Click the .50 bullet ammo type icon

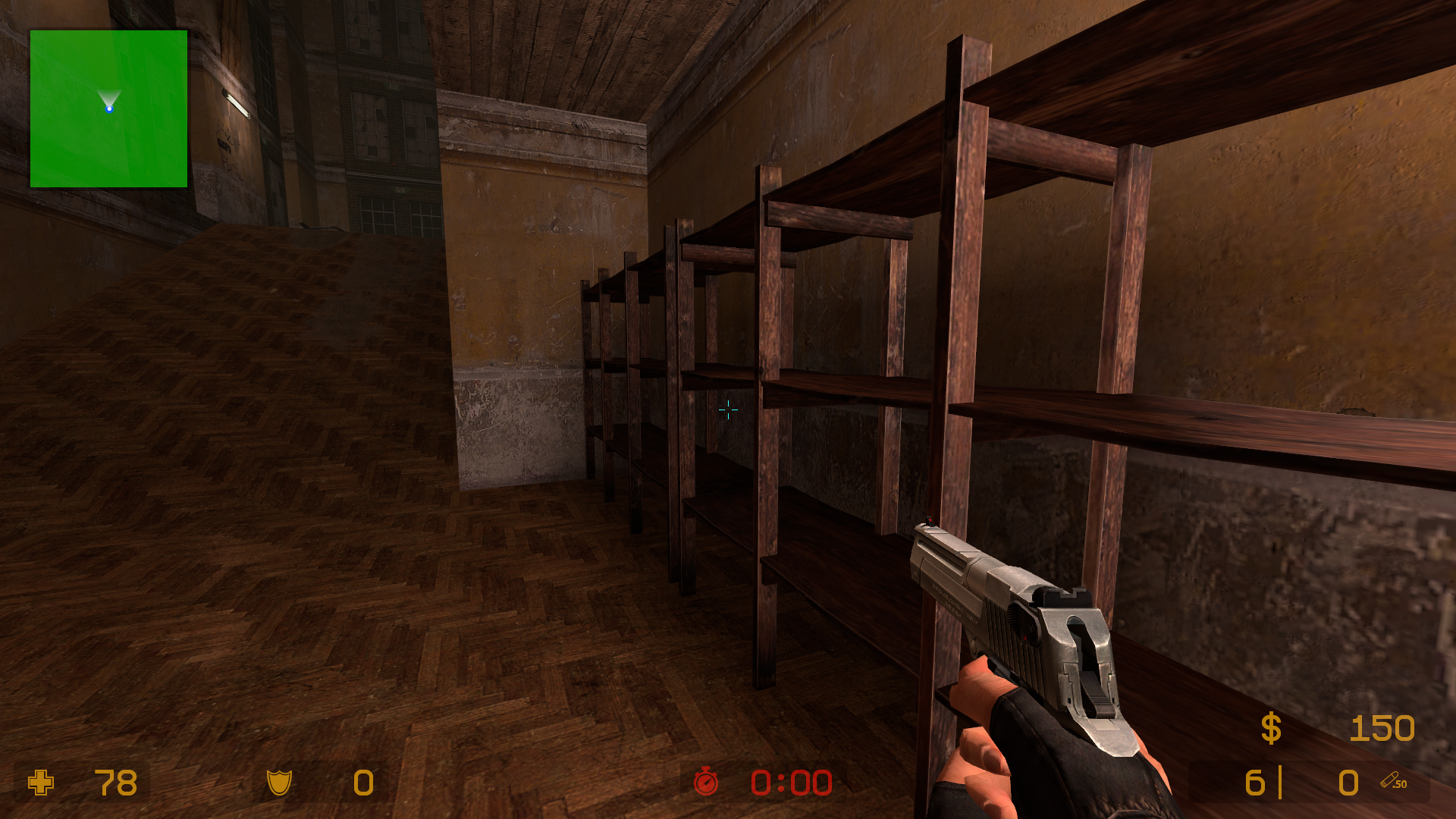(1393, 781)
